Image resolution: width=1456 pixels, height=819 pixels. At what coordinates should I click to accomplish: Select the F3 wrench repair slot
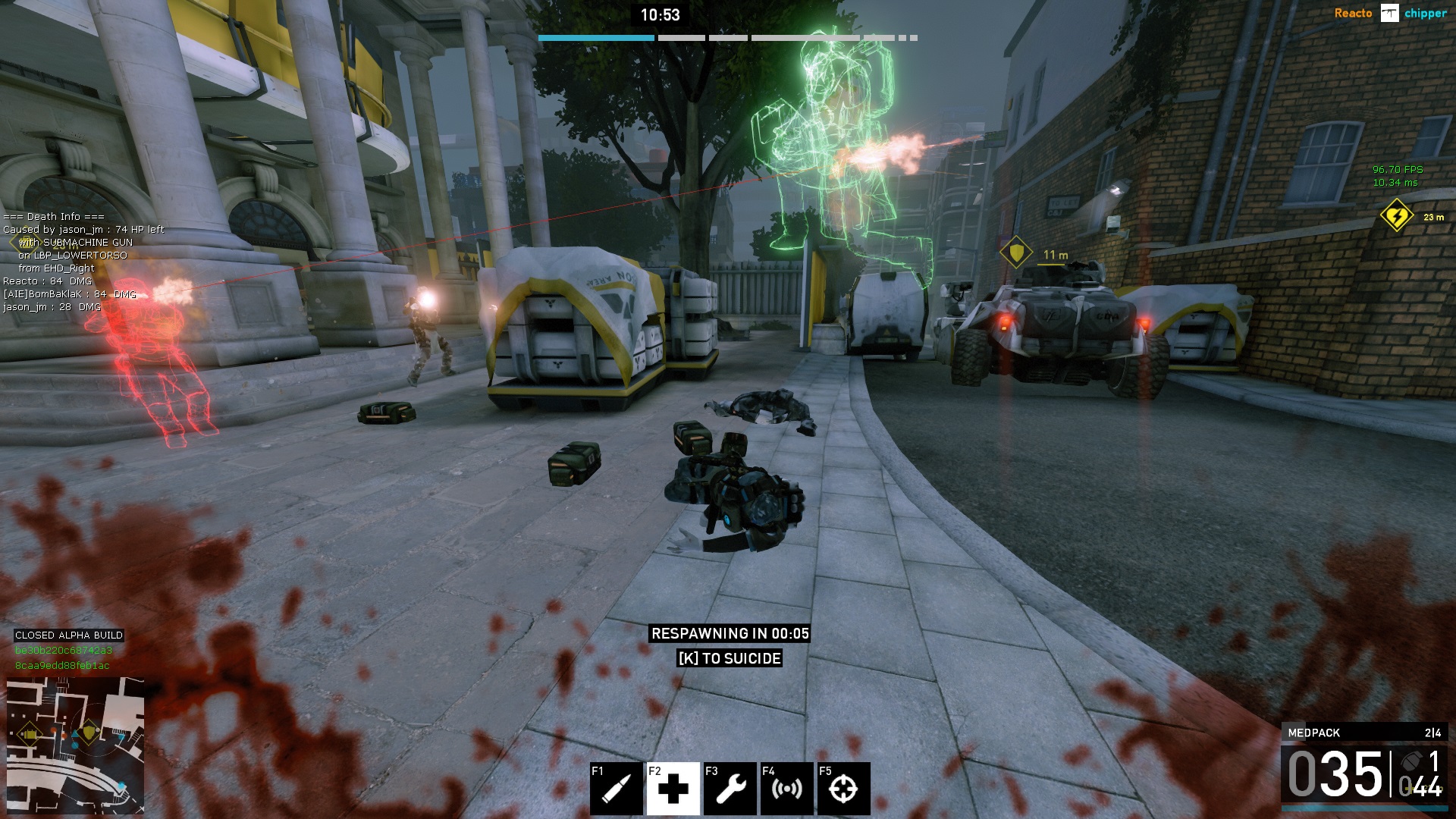730,788
